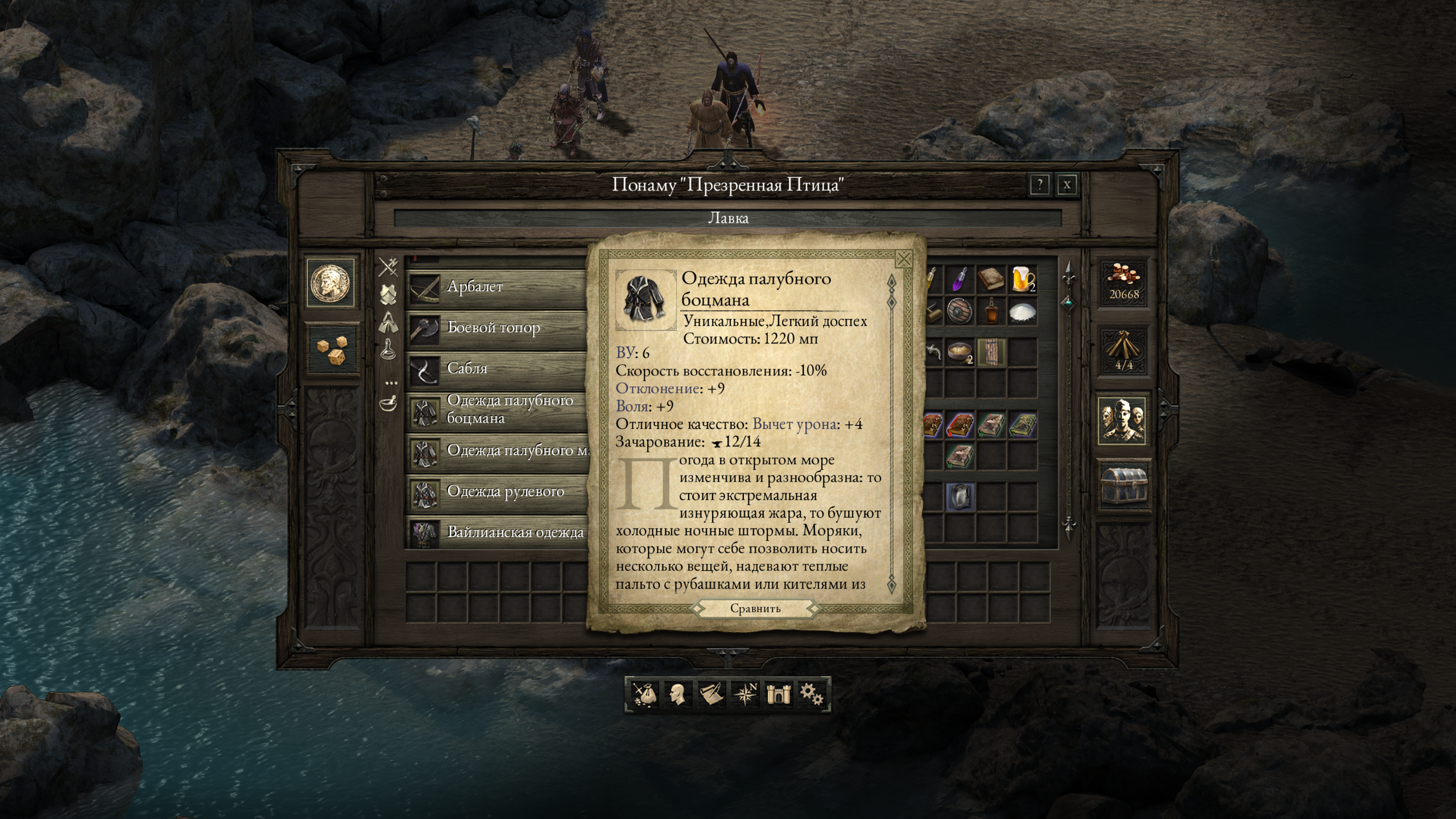Select the round wooden shield slot
Viewport: 1456px width, 819px height.
pos(959,311)
